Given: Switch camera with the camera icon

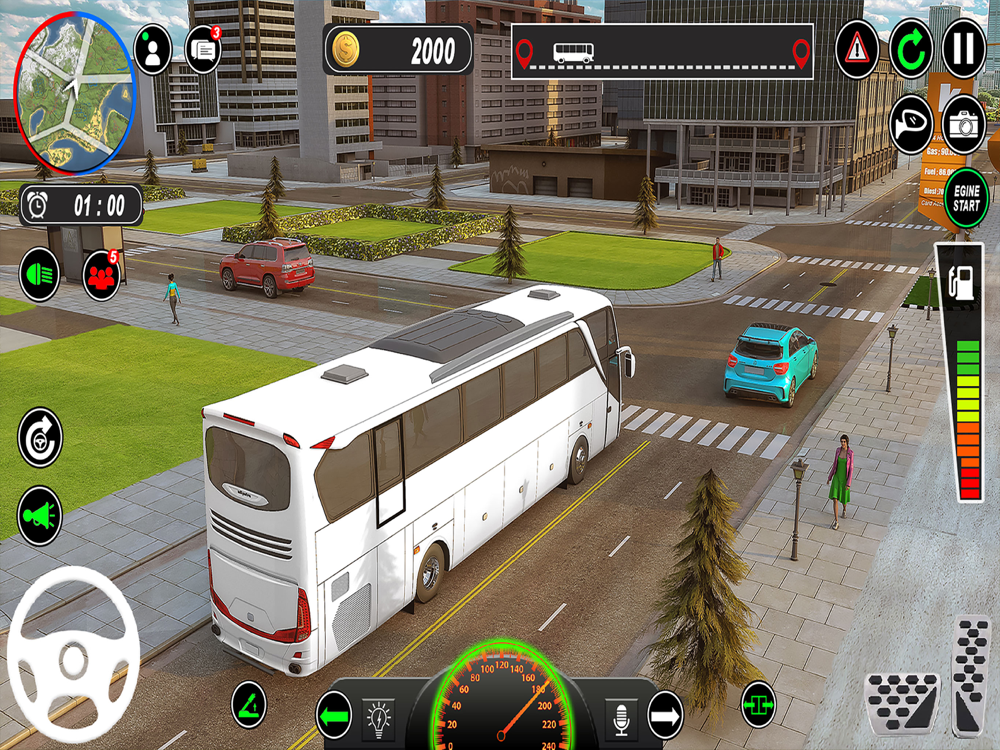Looking at the screenshot, I should click(x=964, y=124).
